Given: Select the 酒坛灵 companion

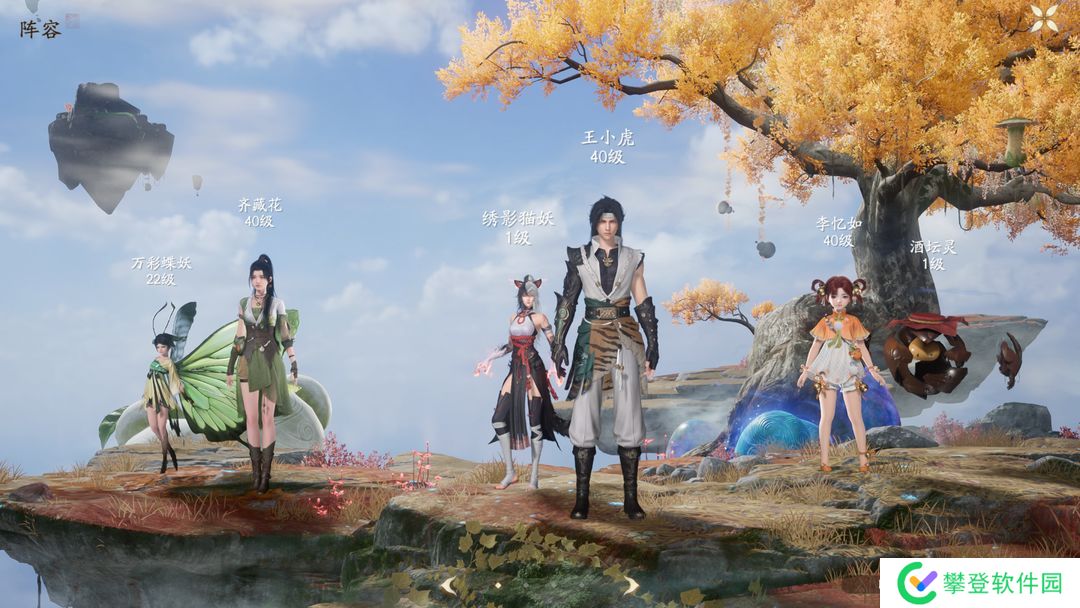Looking at the screenshot, I should tap(925, 353).
